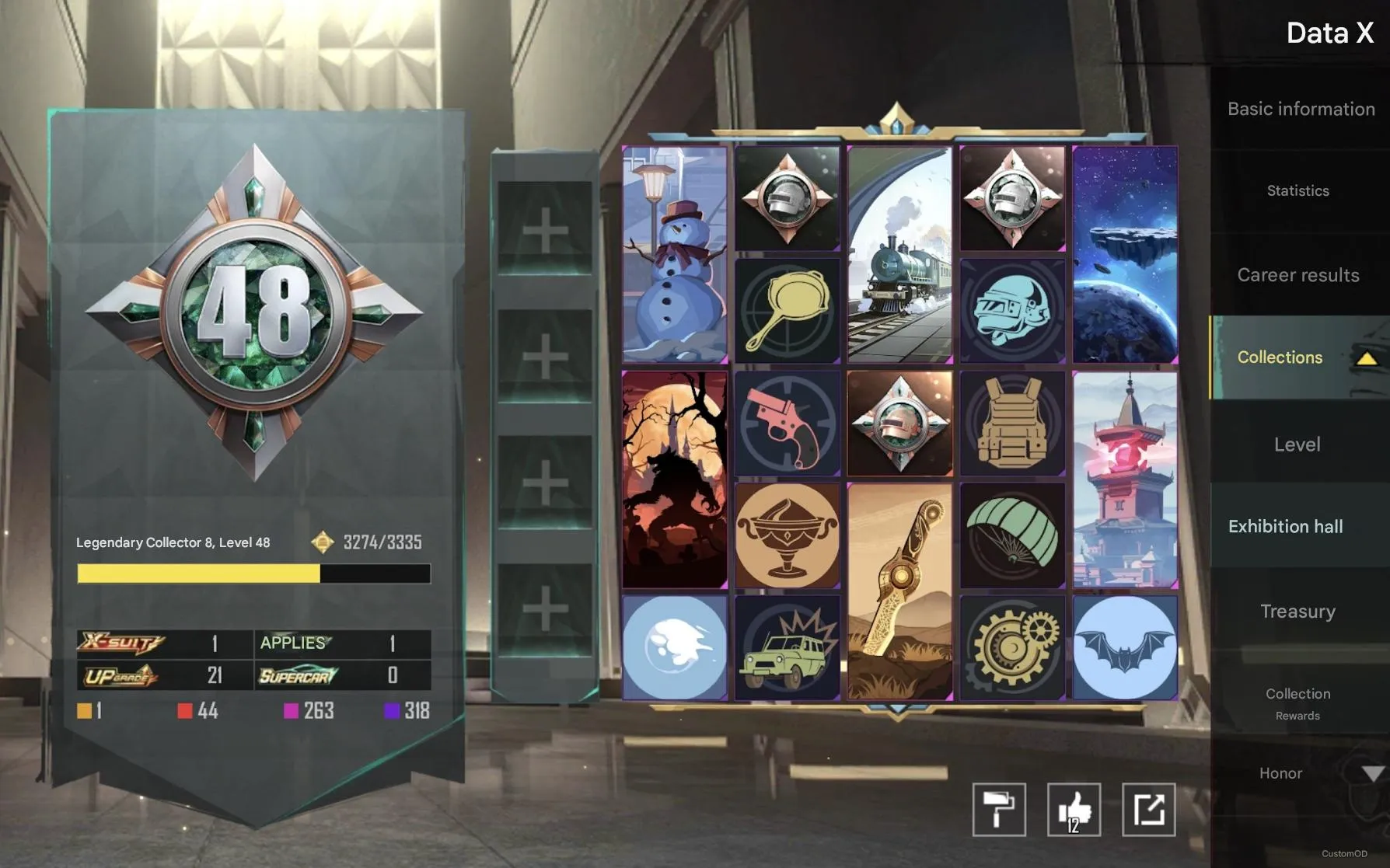Share the collection display
The height and width of the screenshot is (868, 1390).
pyautogui.click(x=1148, y=810)
